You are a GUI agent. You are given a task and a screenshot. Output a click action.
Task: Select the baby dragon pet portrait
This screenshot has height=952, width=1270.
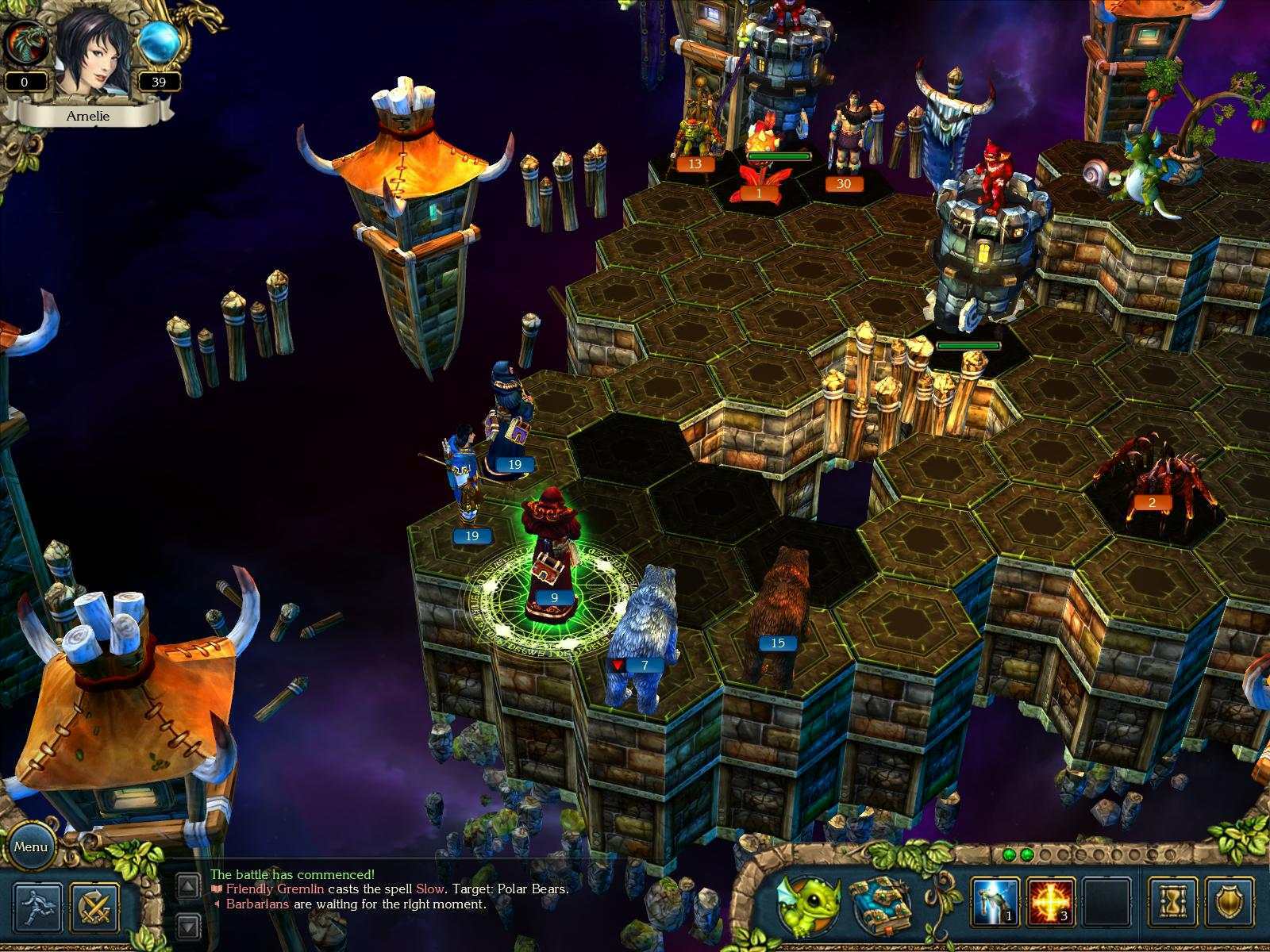point(806,904)
